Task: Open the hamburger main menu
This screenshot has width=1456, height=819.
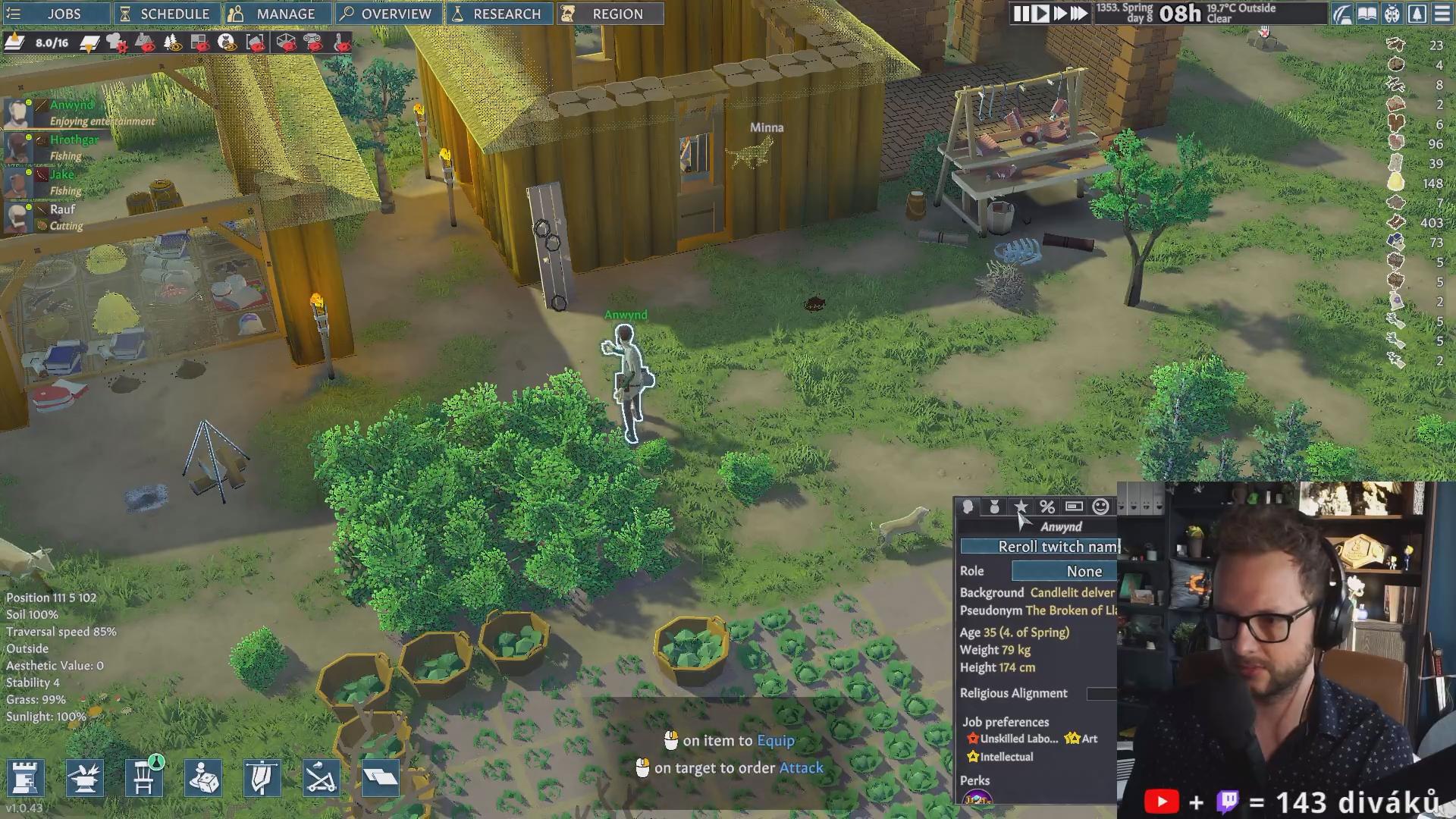Action: point(1442,14)
